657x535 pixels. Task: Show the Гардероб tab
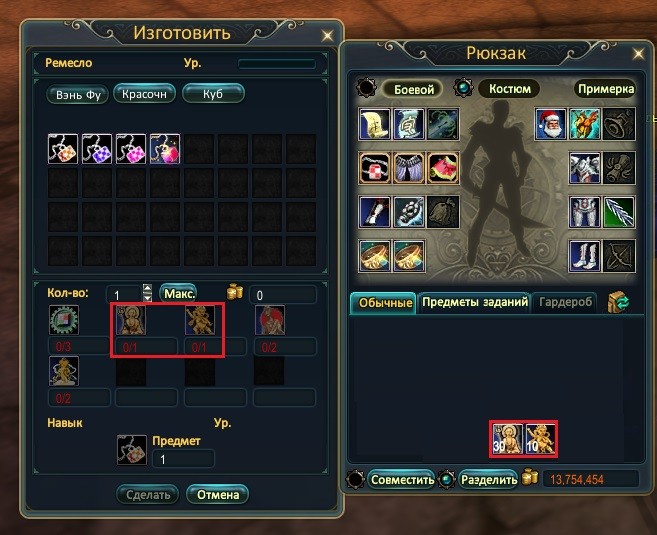[x=565, y=302]
